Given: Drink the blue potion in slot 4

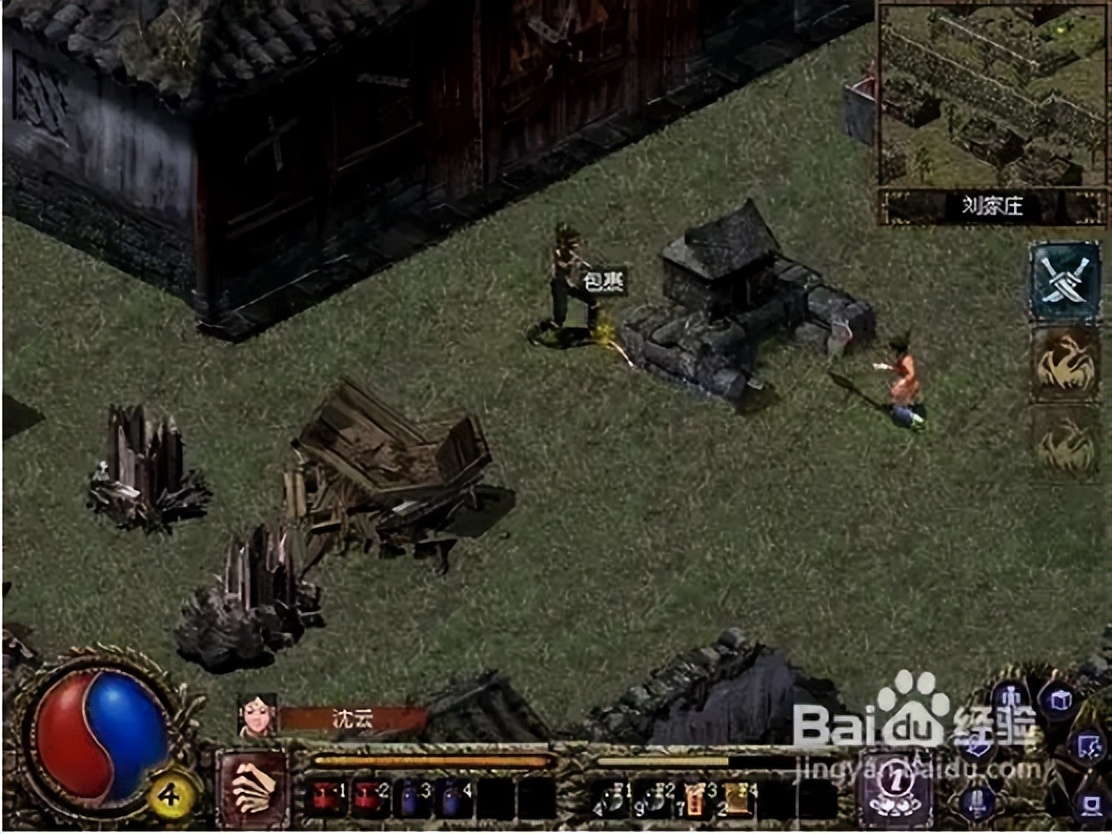Looking at the screenshot, I should tap(453, 799).
